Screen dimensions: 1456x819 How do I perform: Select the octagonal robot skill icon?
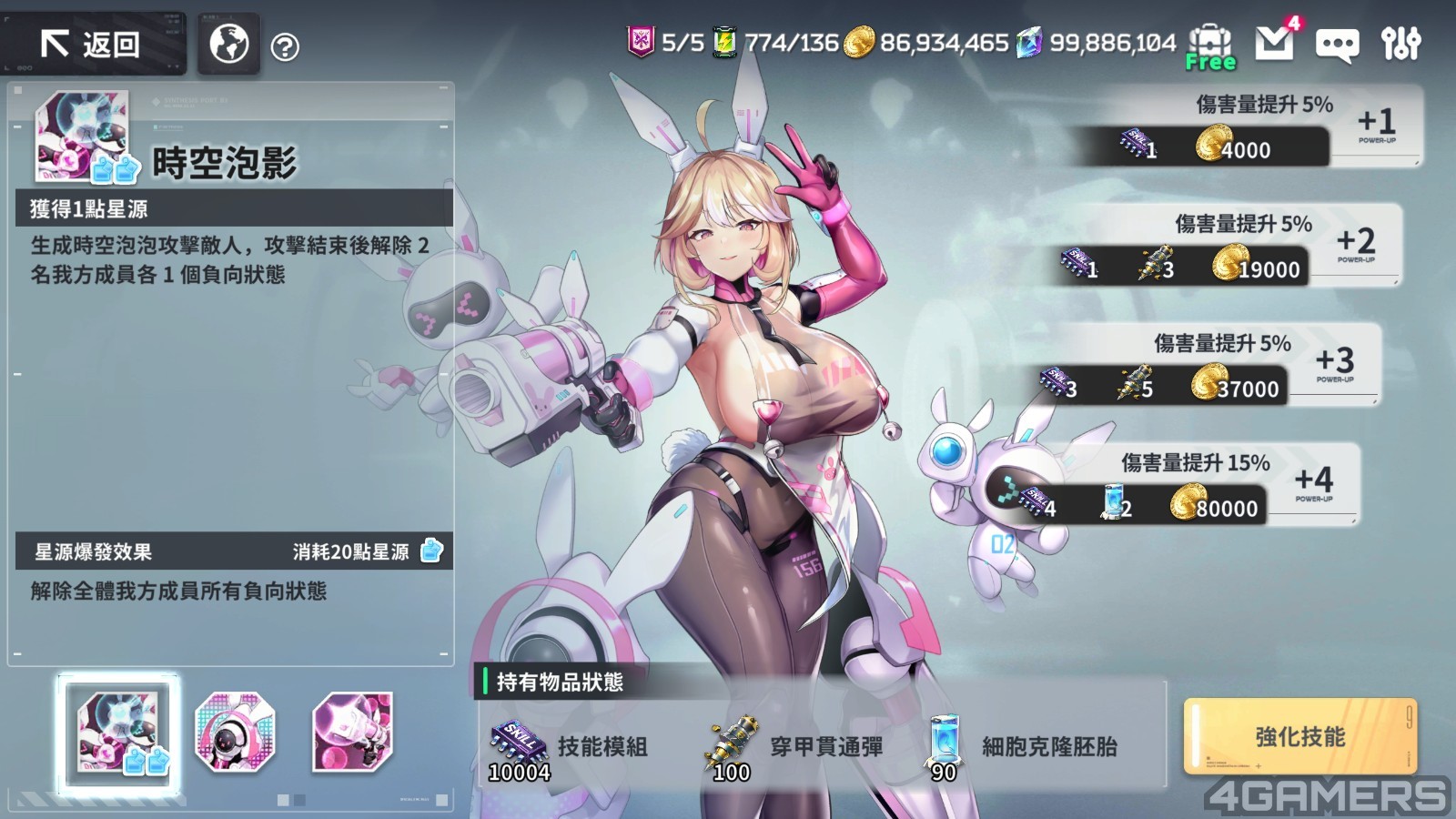click(235, 732)
